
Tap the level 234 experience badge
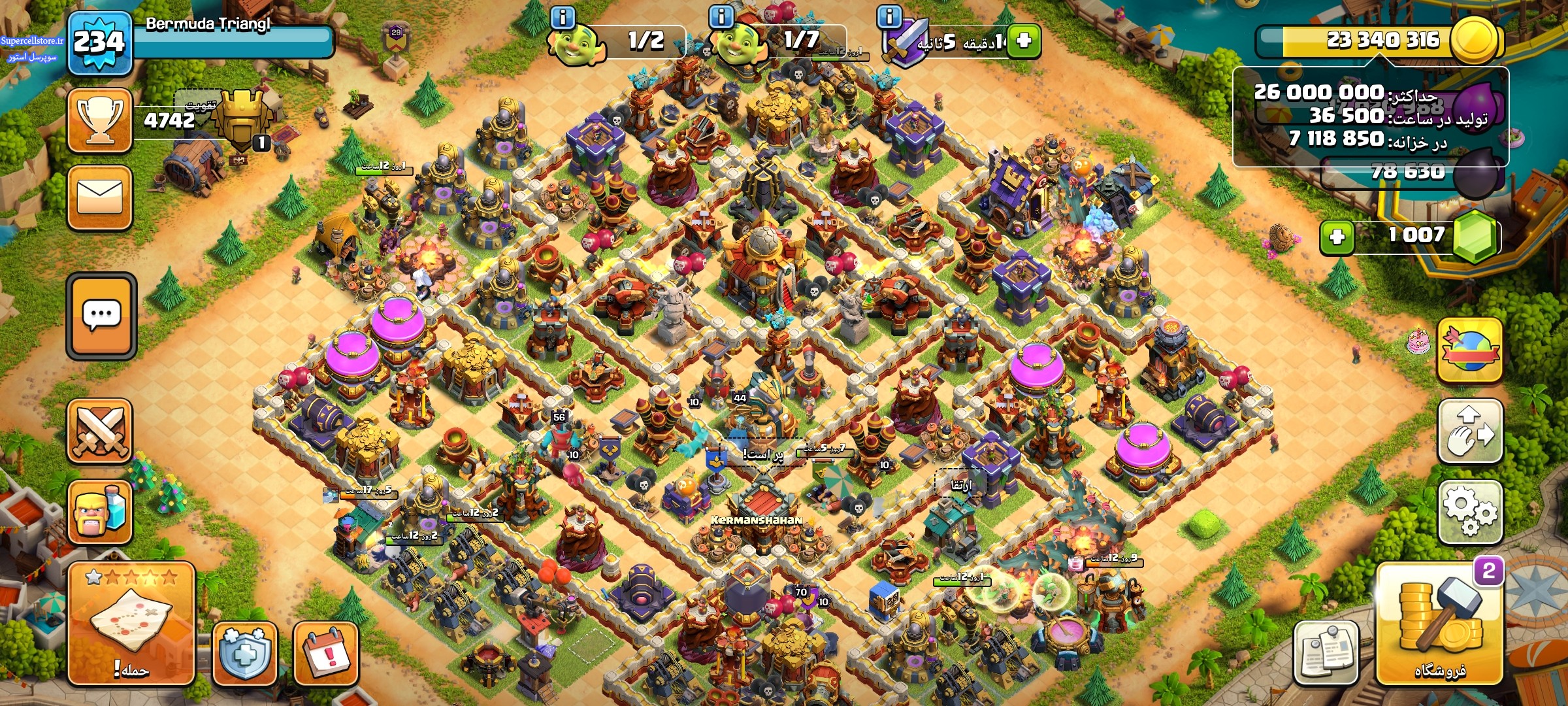[99, 43]
